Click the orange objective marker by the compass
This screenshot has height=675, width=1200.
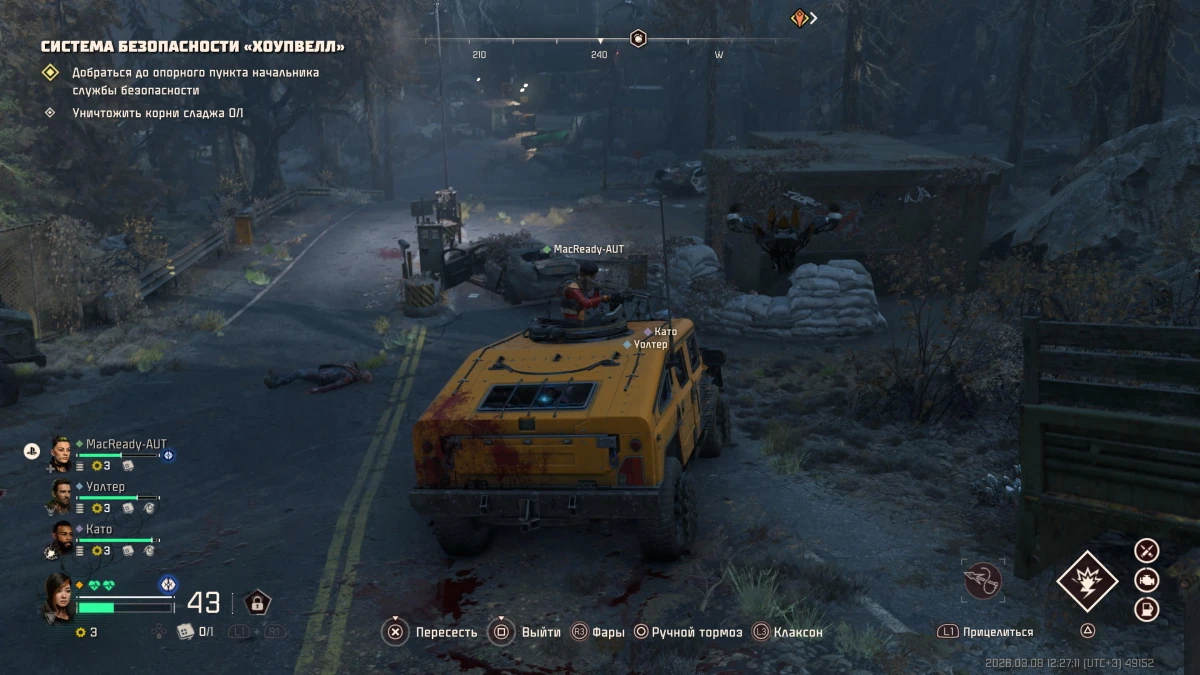(799, 17)
